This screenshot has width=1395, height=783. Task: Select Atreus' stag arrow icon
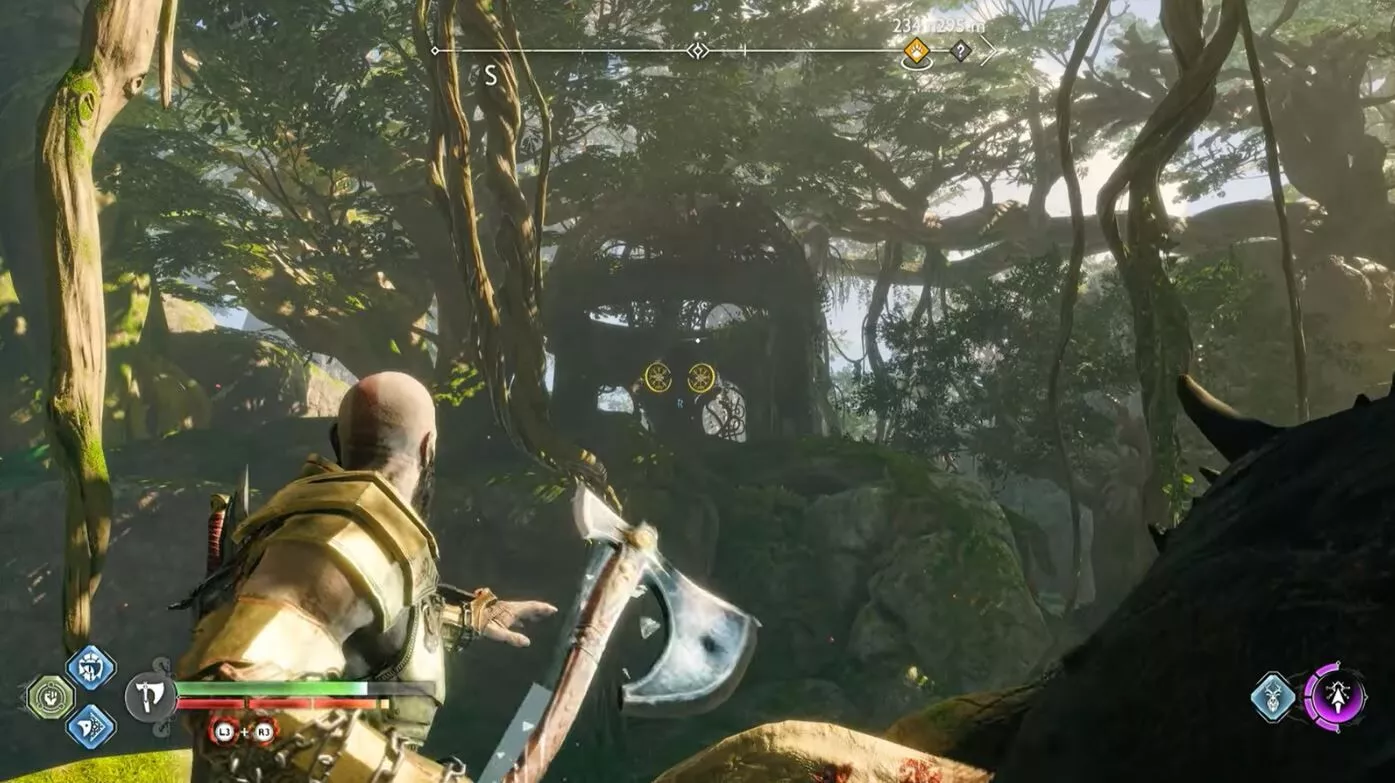point(1272,695)
